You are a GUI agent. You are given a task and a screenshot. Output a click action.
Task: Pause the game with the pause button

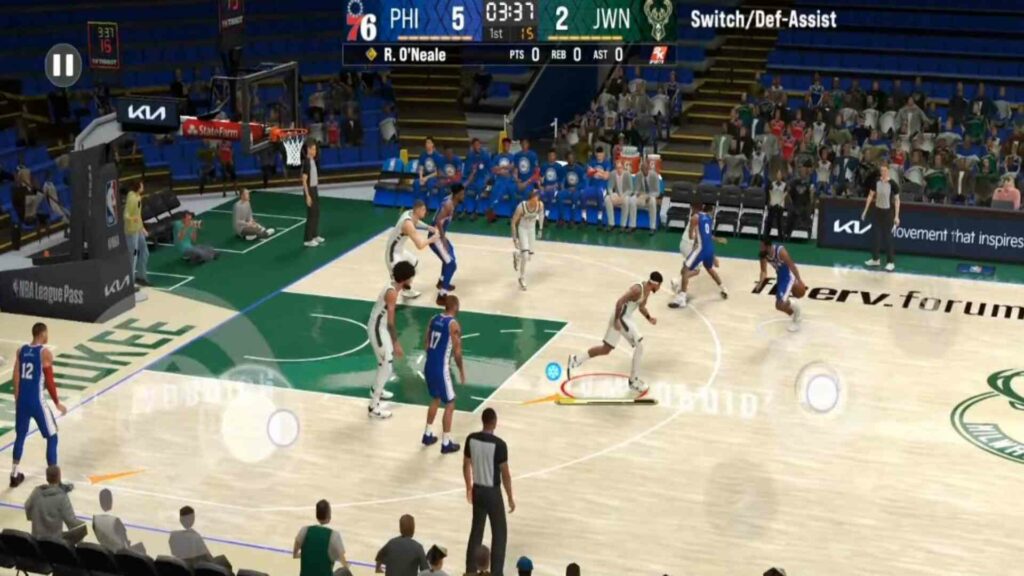[x=63, y=65]
